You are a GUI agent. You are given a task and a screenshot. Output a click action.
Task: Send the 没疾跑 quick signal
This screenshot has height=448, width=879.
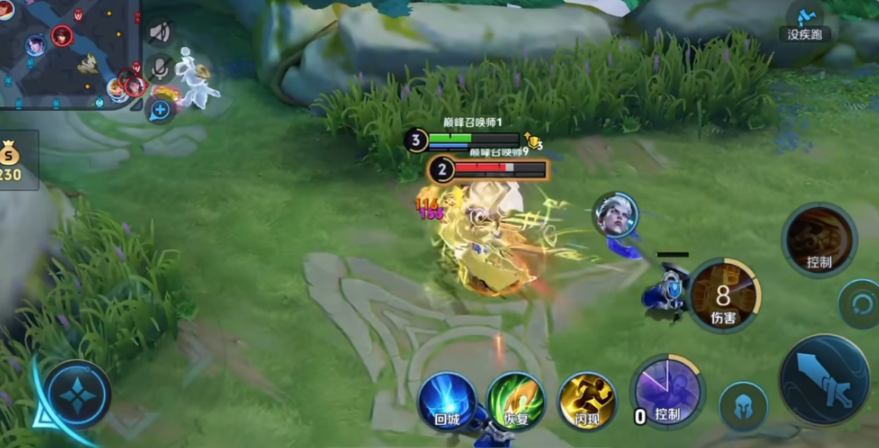click(x=806, y=20)
